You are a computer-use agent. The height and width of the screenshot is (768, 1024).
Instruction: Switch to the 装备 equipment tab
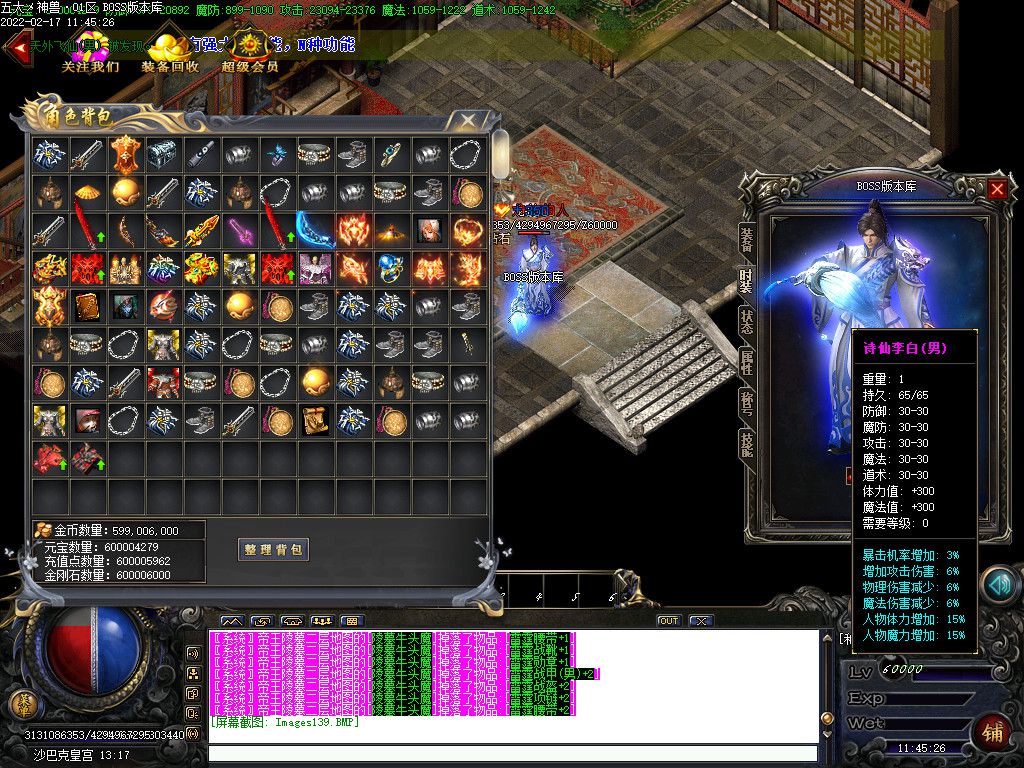click(x=746, y=238)
